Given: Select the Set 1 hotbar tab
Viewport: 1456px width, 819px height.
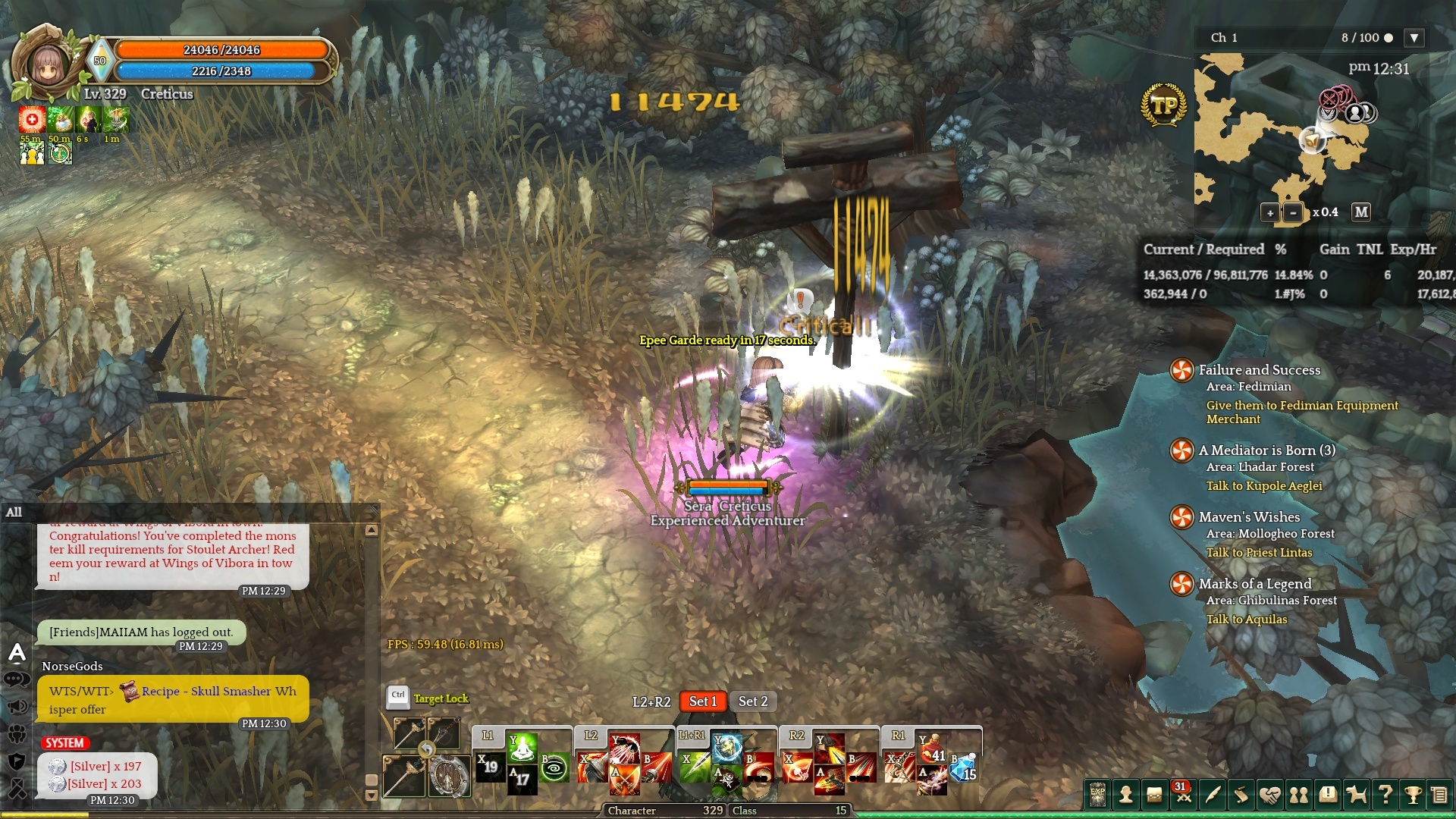Looking at the screenshot, I should coord(702,701).
